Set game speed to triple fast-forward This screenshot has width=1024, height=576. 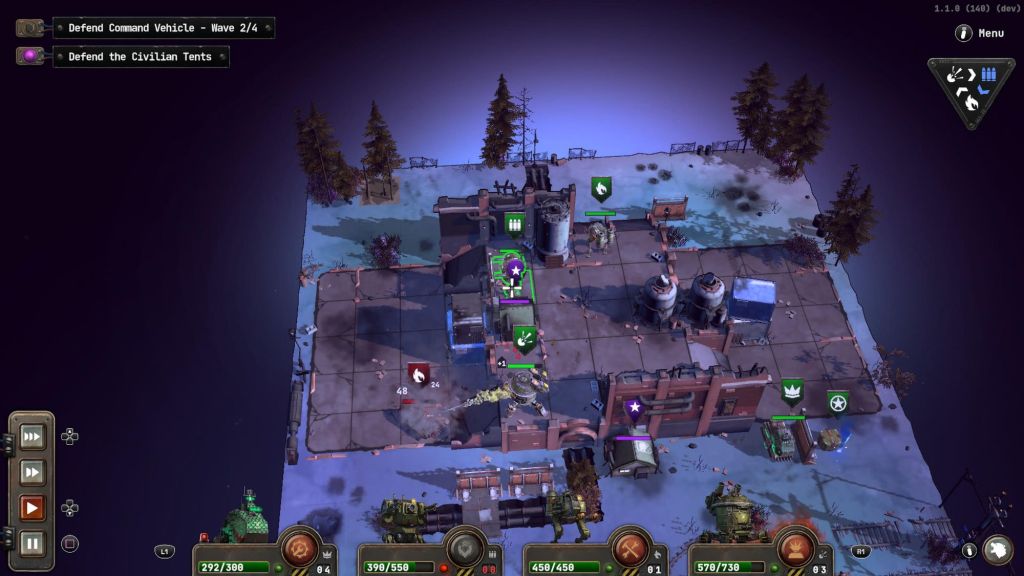(x=32, y=436)
